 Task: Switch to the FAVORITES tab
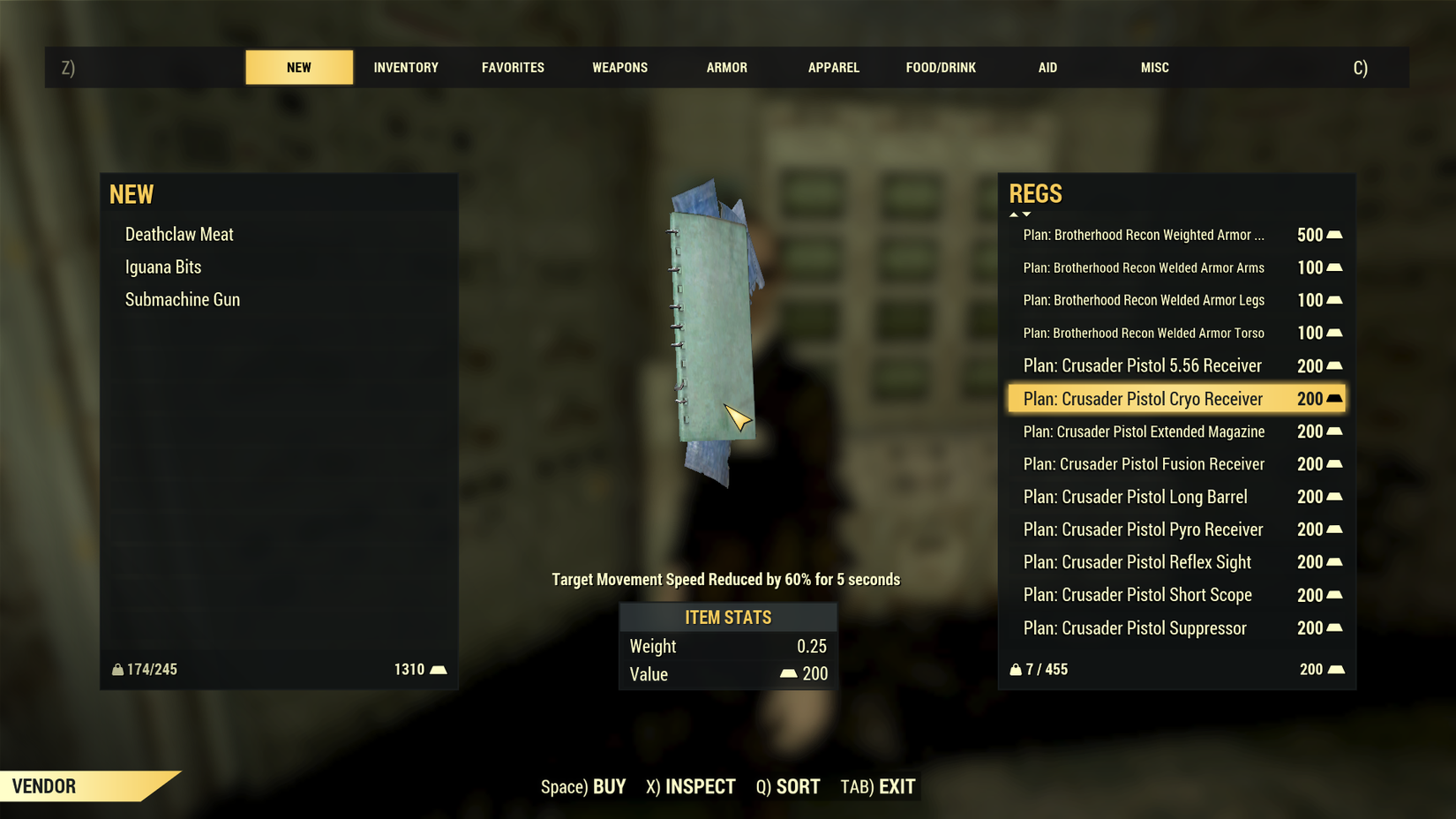[513, 67]
